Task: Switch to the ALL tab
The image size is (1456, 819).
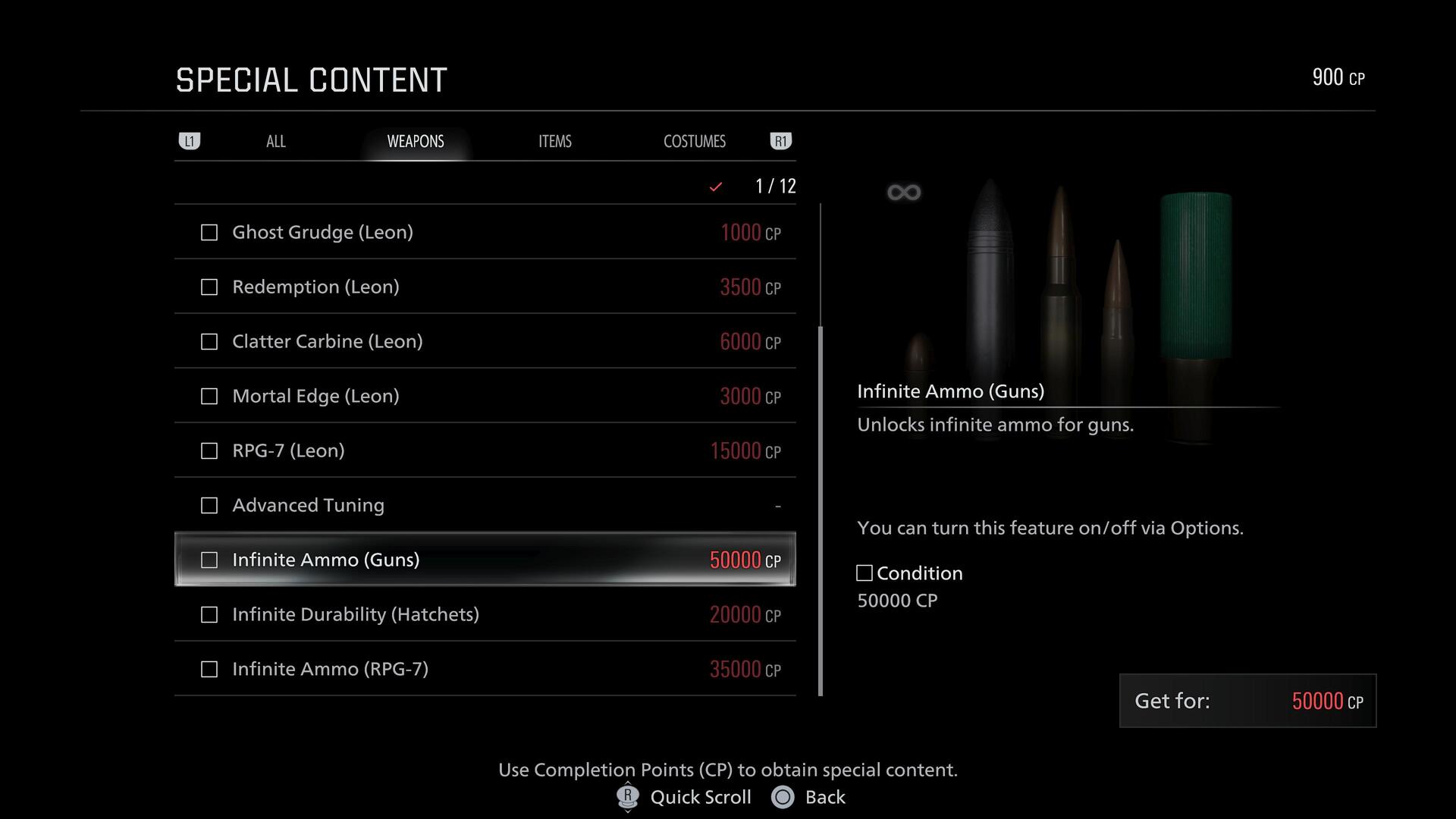Action: coord(275,141)
